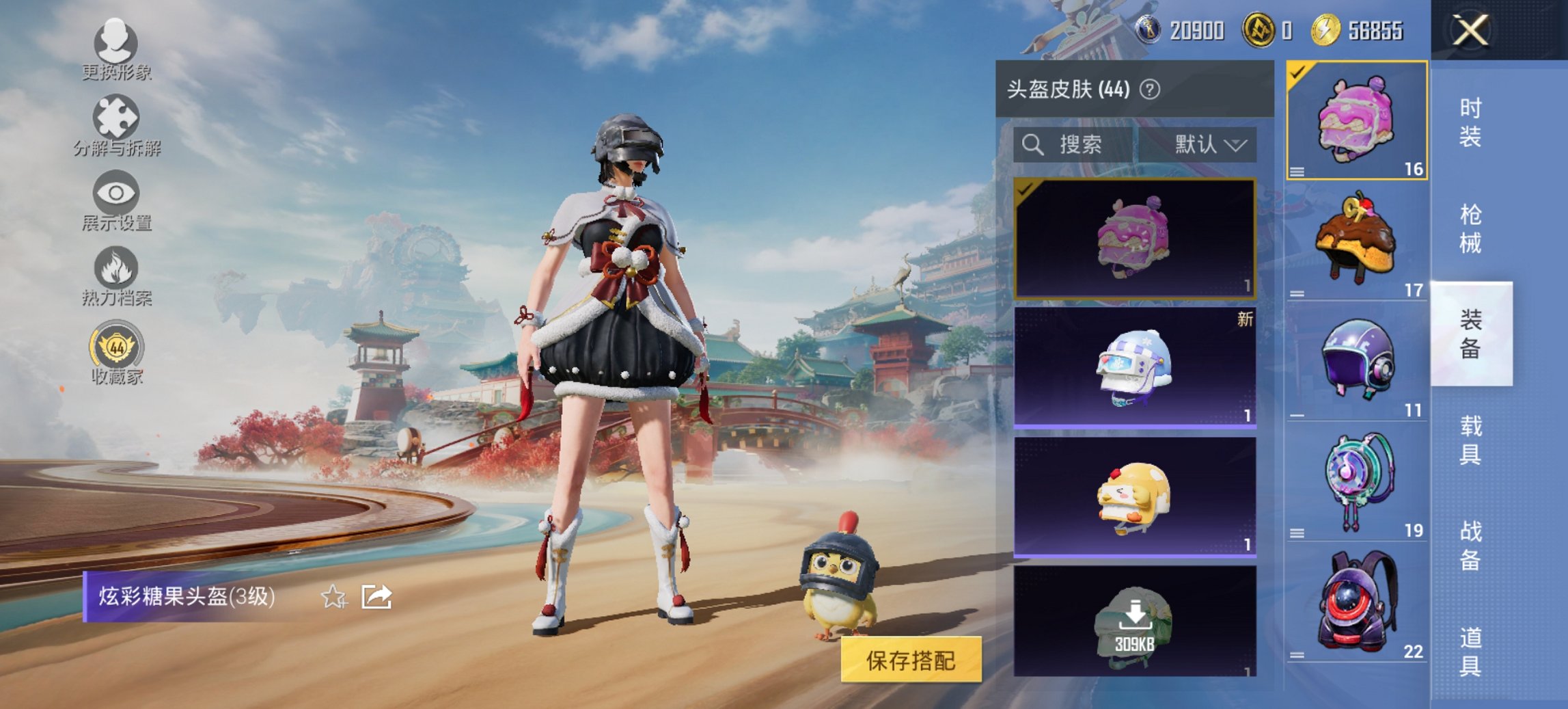1568x709 pixels.
Task: Open the 默认 sort dropdown
Action: point(1208,146)
